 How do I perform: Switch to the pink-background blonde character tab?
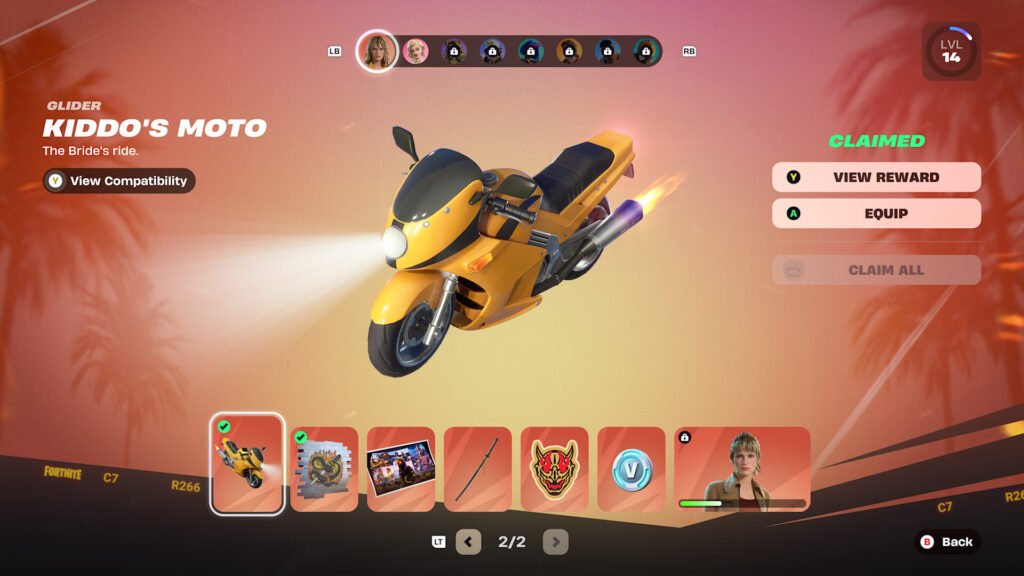pos(415,51)
